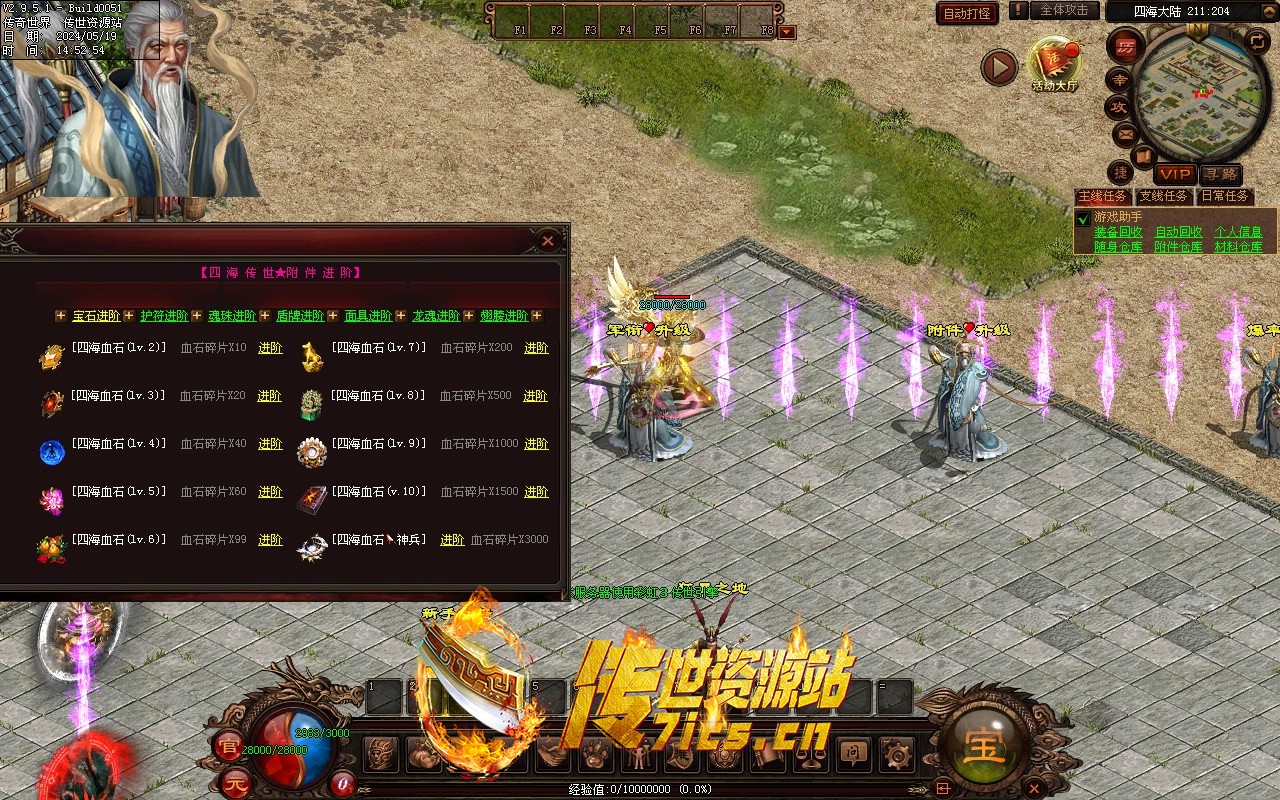Switch to the 护符进阶 tab
This screenshot has width=1280, height=800.
click(x=164, y=316)
